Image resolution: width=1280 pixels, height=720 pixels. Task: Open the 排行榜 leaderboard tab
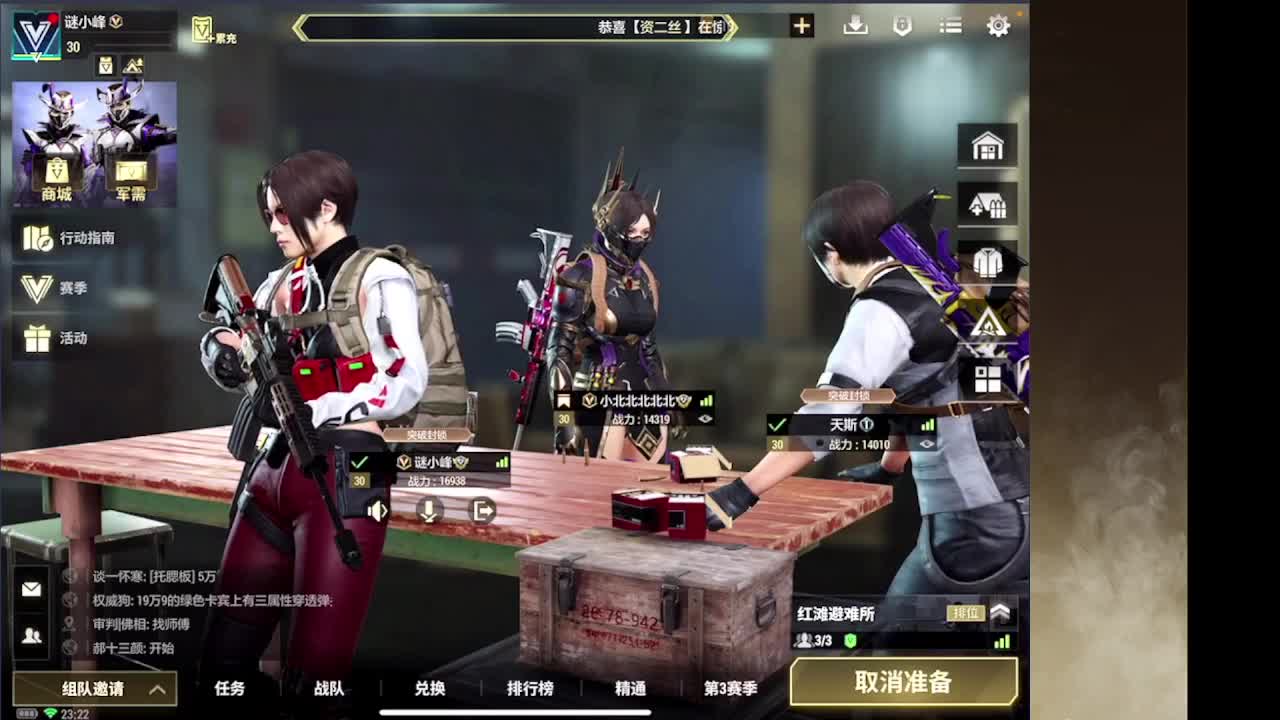coord(528,690)
